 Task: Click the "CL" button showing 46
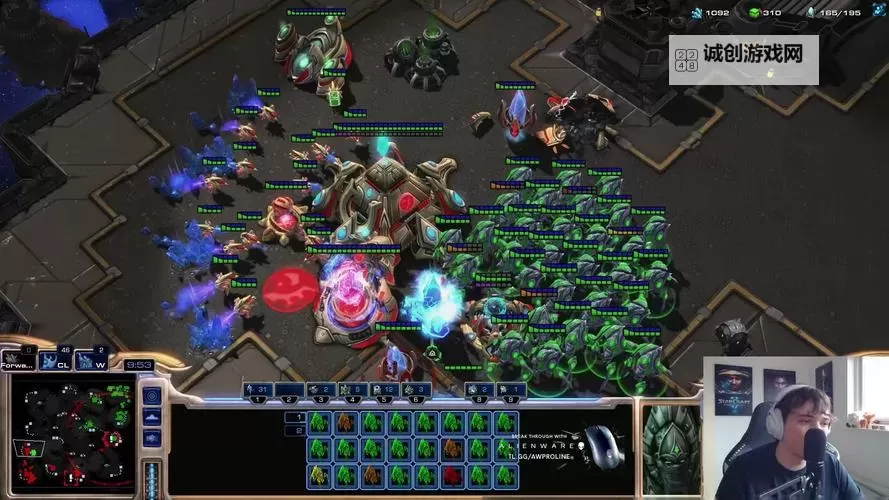59,358
